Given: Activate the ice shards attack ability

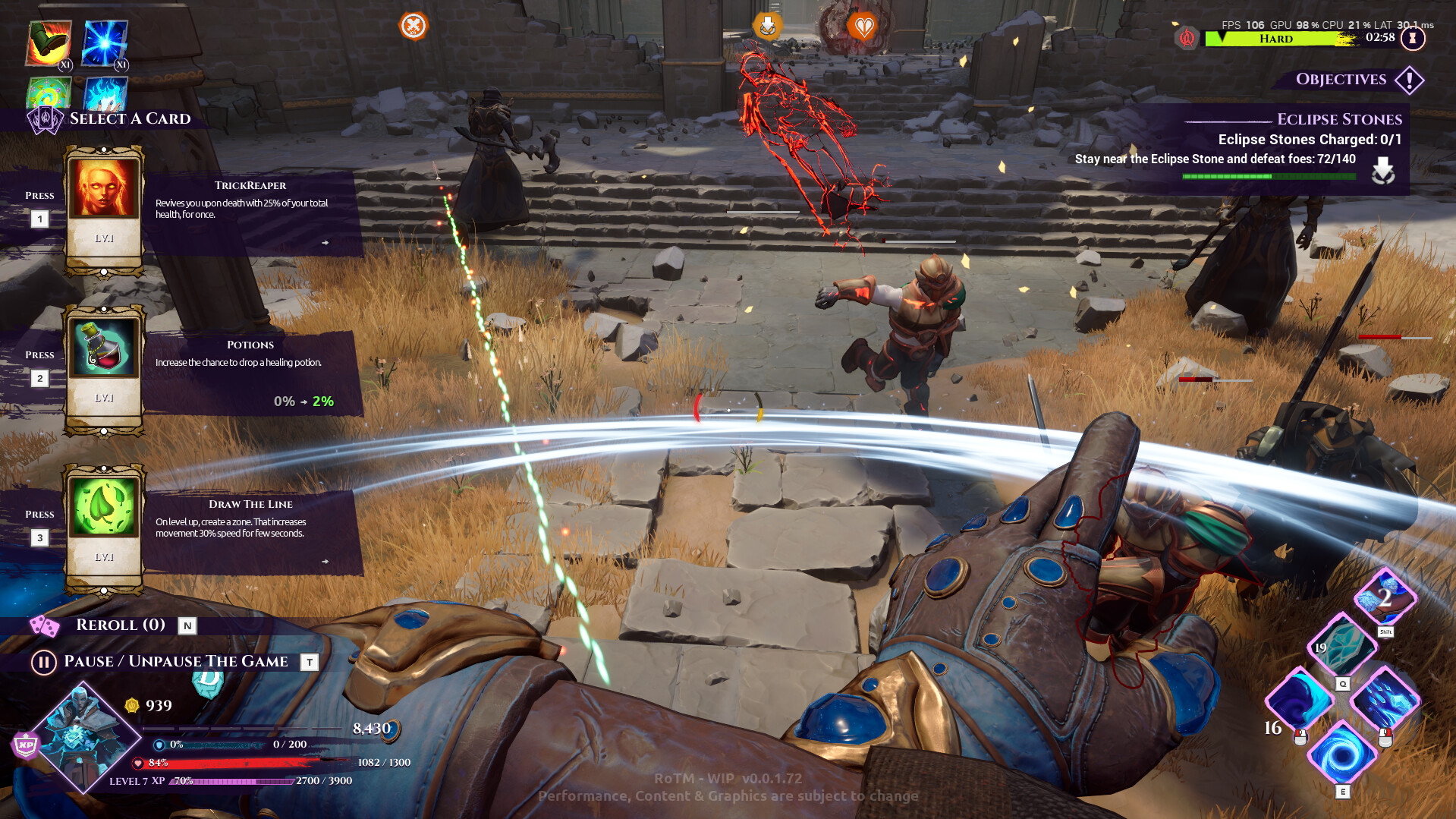Looking at the screenshot, I should [x=1384, y=700].
